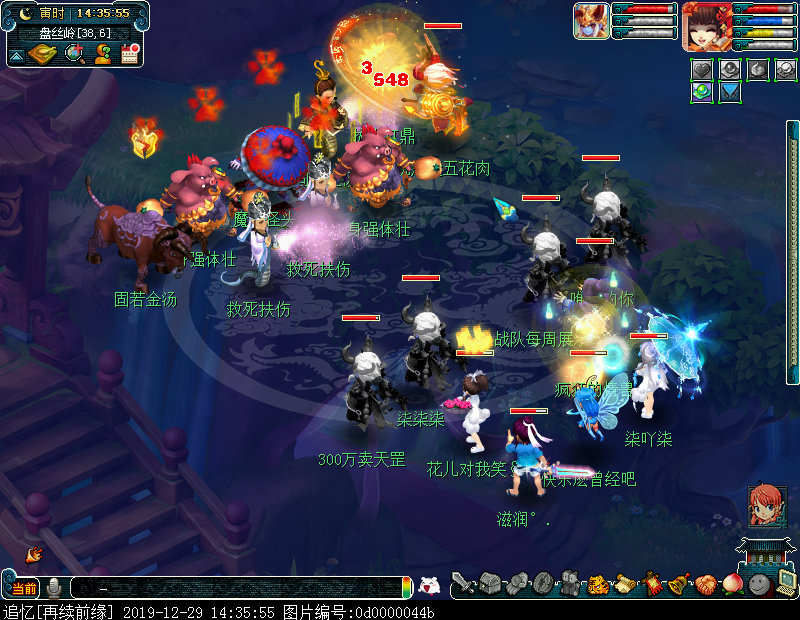The image size is (800, 620).
Task: Click the blue downward triangle icon
Action: click(x=730, y=92)
